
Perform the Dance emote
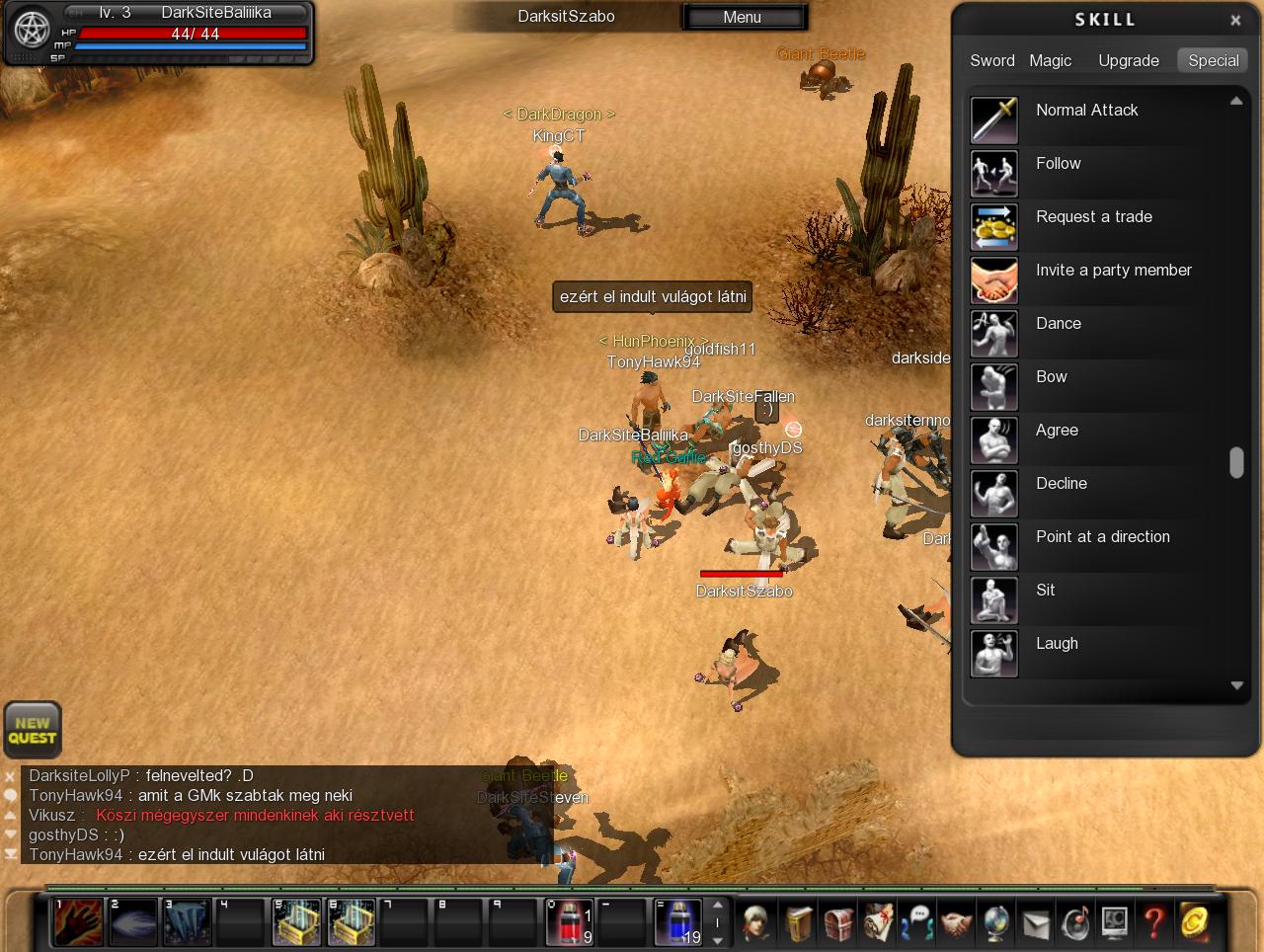coord(1058,324)
